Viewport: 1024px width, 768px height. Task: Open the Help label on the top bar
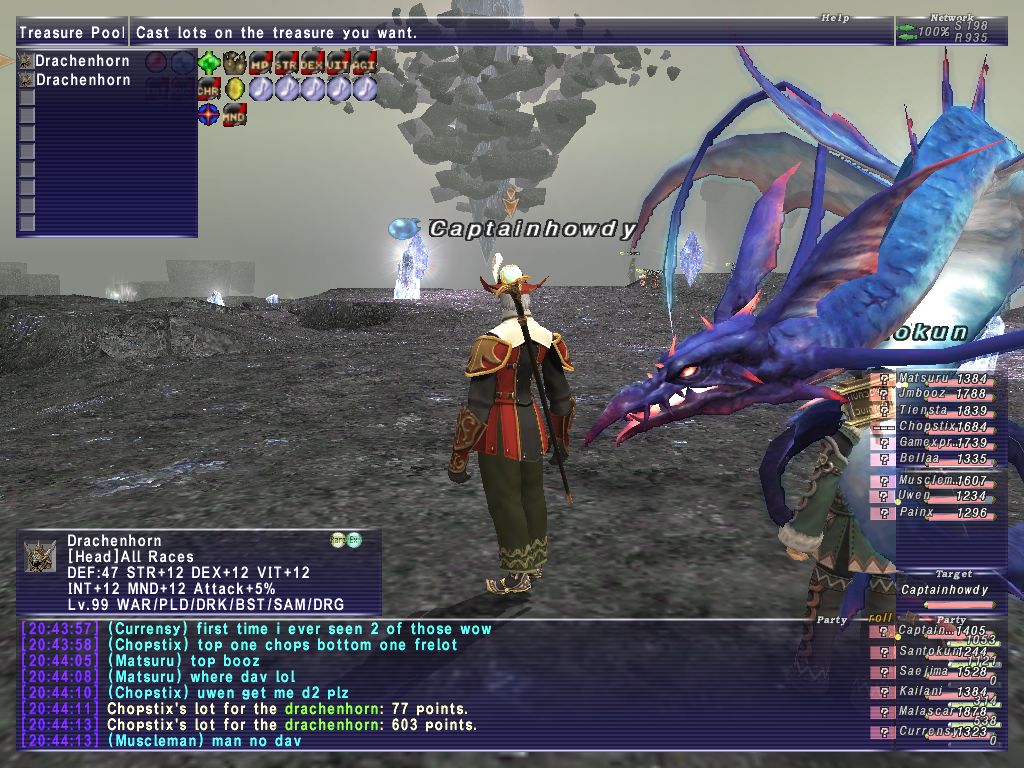click(835, 18)
